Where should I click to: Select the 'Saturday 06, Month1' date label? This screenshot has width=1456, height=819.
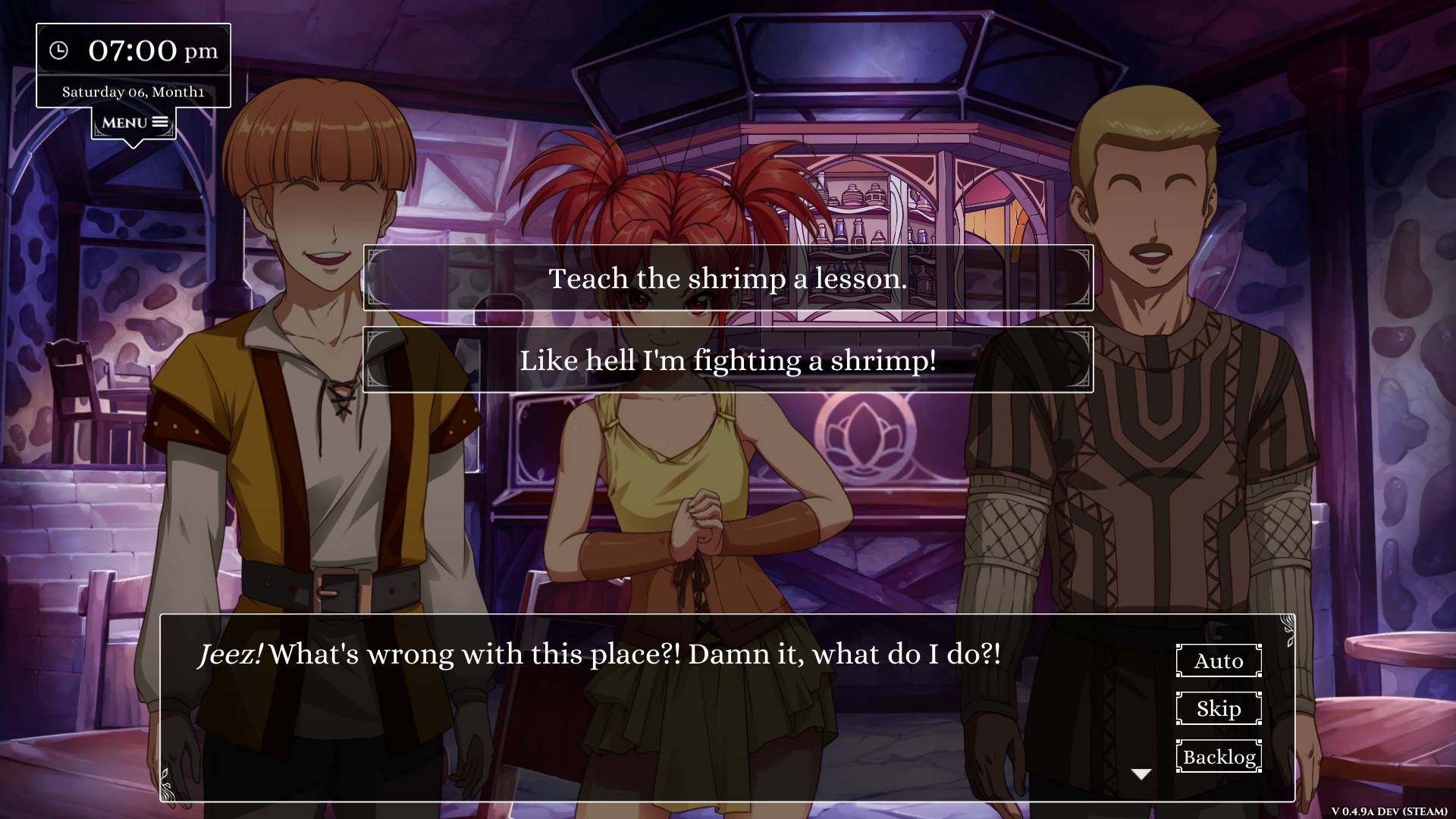point(133,90)
